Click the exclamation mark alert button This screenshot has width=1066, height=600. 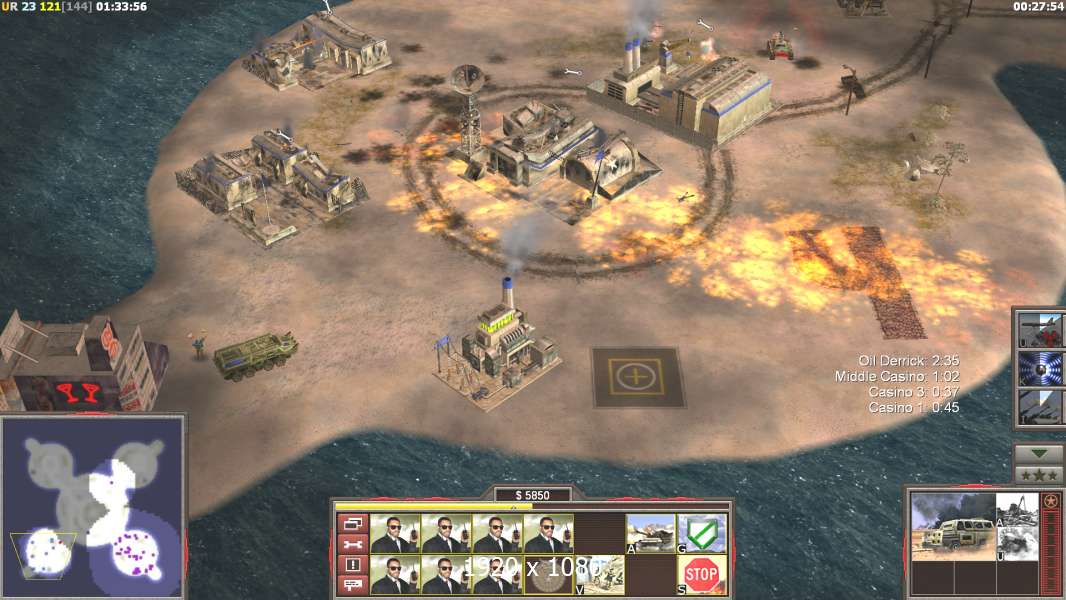coord(353,565)
